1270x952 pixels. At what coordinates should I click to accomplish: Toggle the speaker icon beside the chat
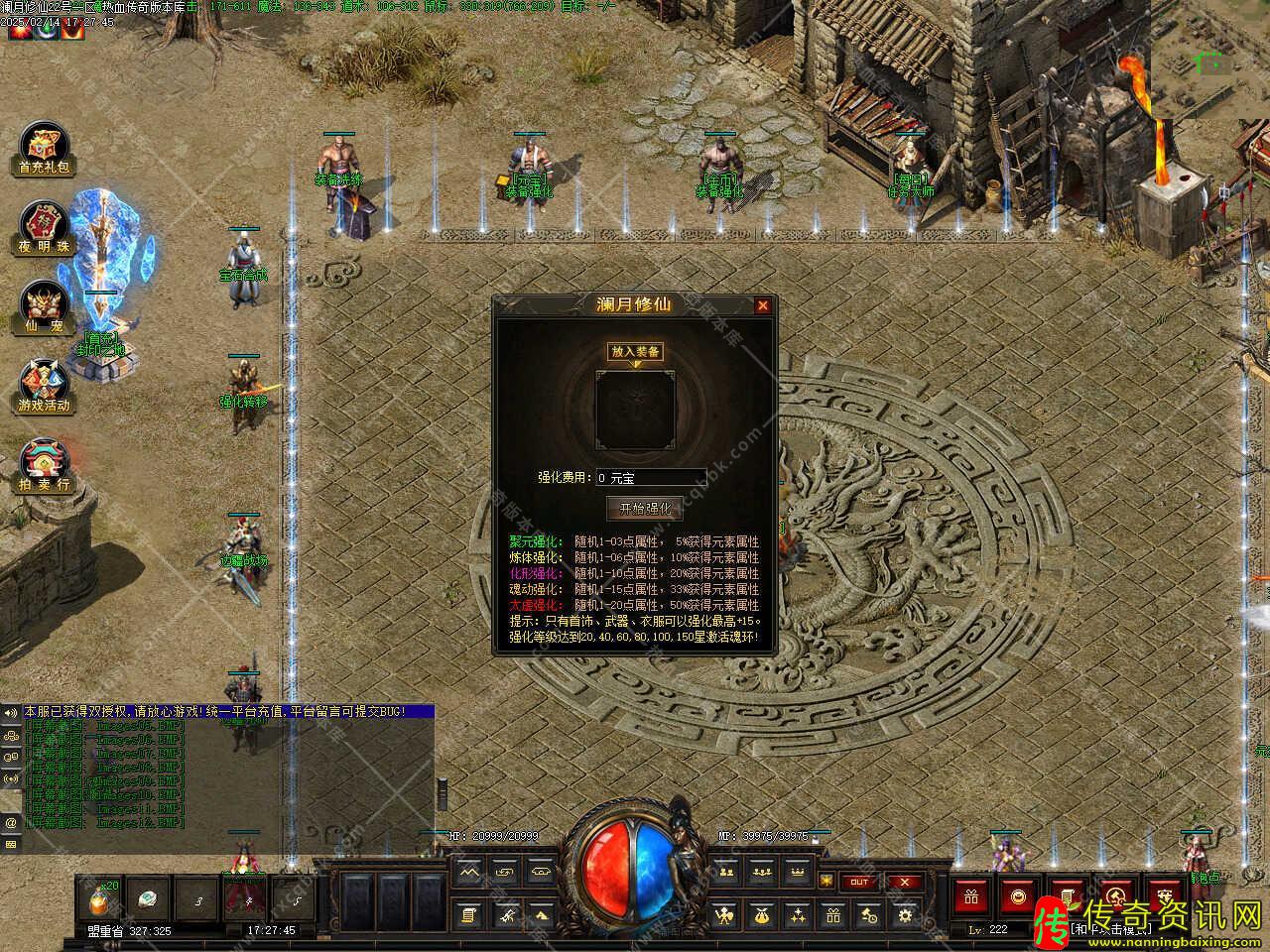(11, 712)
